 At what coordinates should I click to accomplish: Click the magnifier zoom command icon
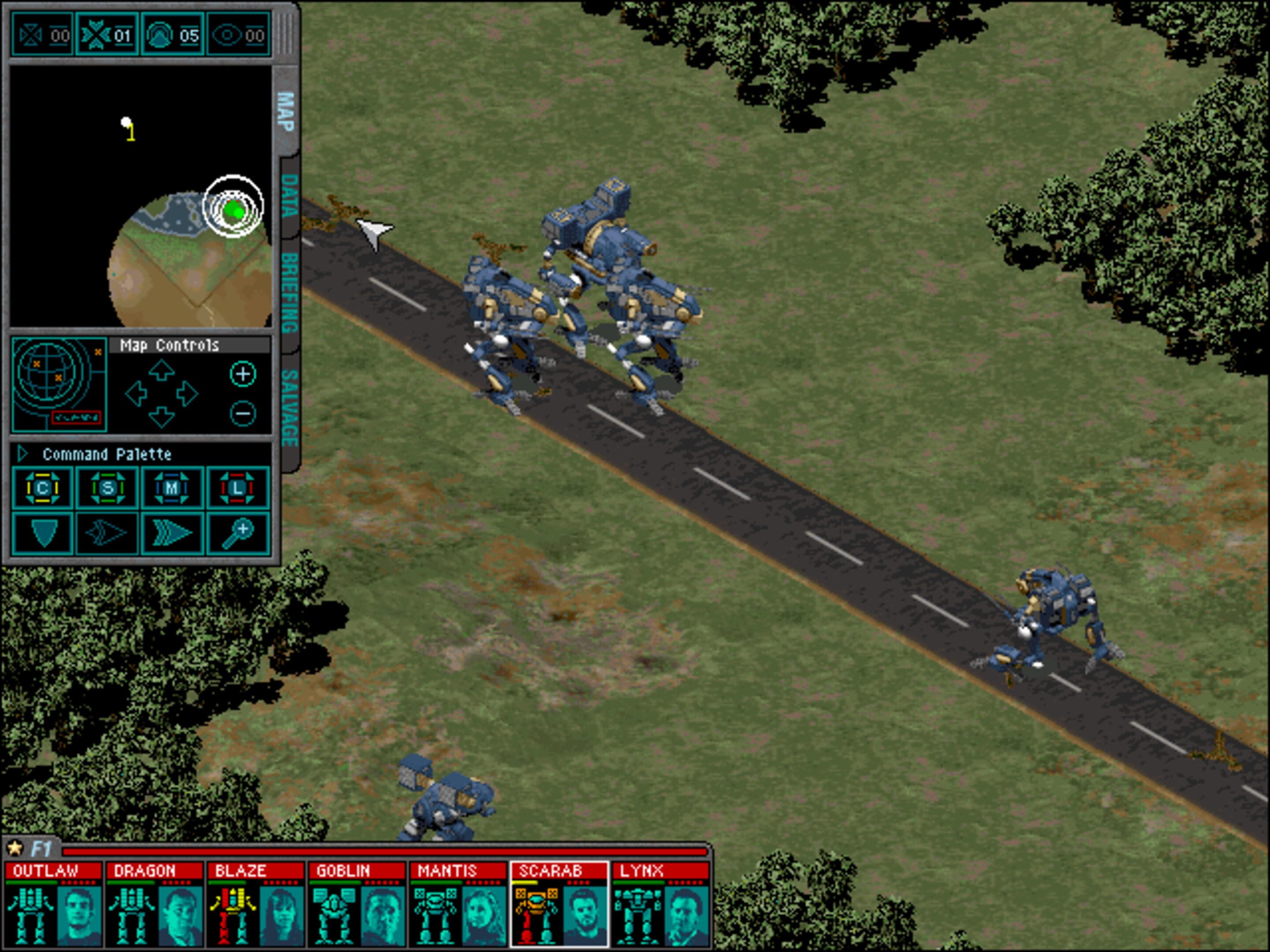[x=237, y=533]
